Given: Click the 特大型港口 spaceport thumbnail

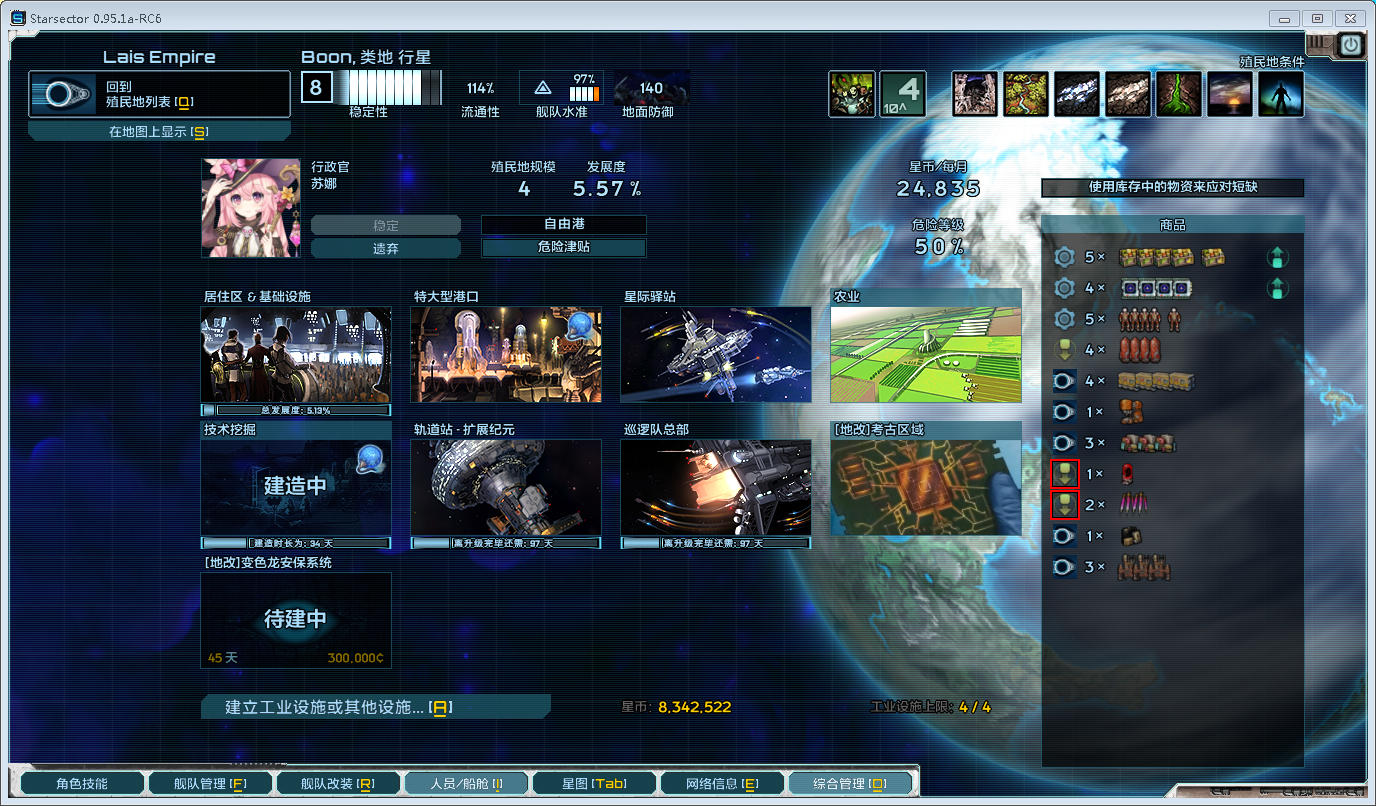Looking at the screenshot, I should pos(505,354).
